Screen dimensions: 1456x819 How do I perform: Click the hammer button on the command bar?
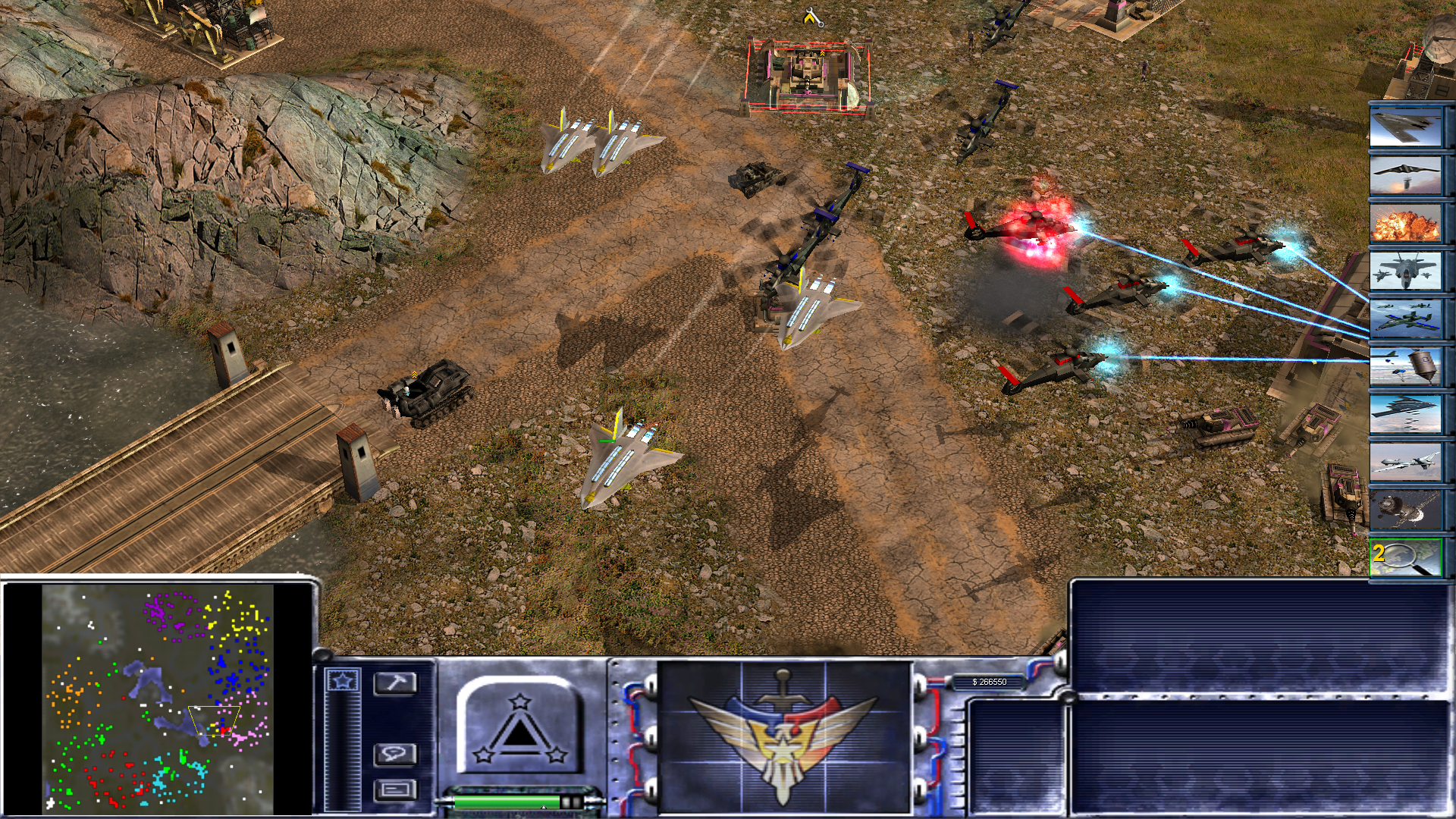coord(395,683)
